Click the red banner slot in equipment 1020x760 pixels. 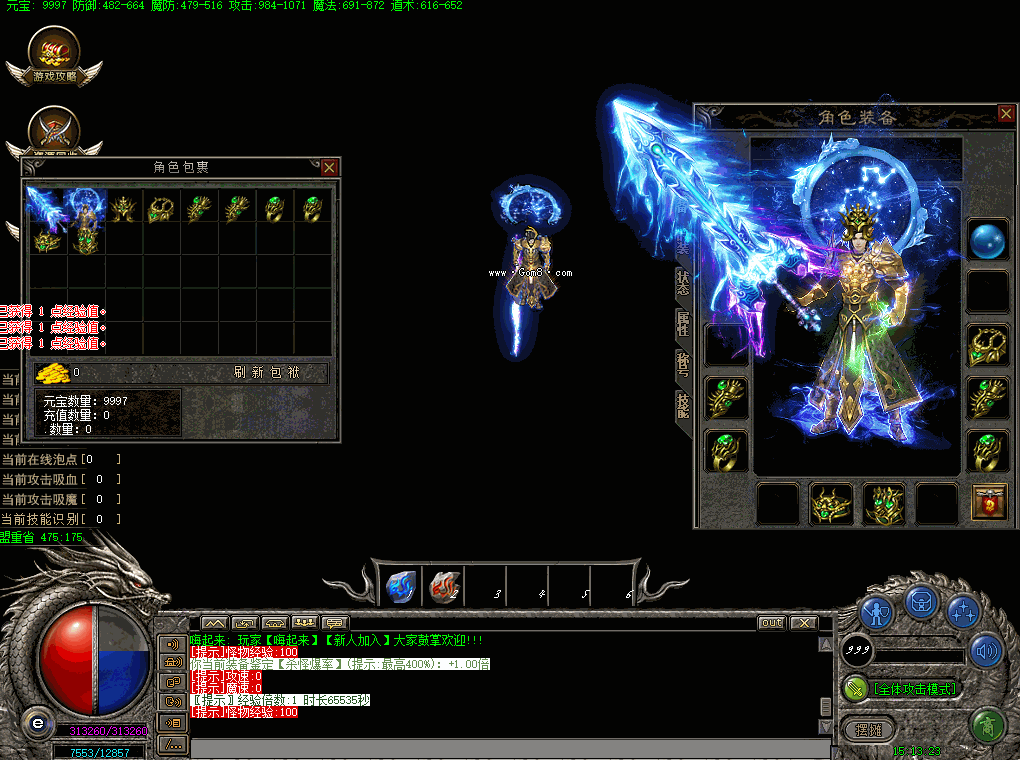989,502
